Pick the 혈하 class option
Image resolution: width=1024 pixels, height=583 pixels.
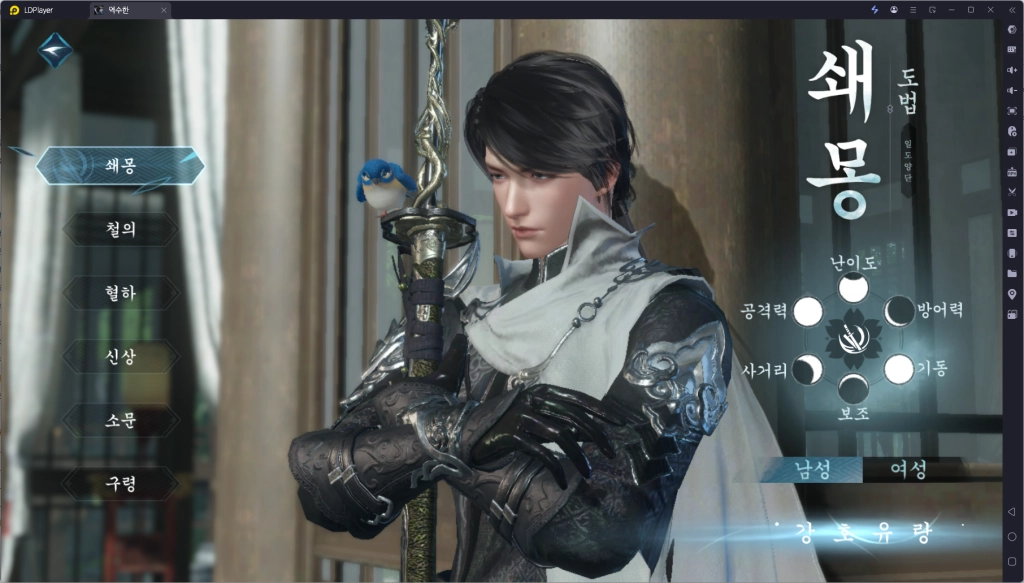coord(120,293)
